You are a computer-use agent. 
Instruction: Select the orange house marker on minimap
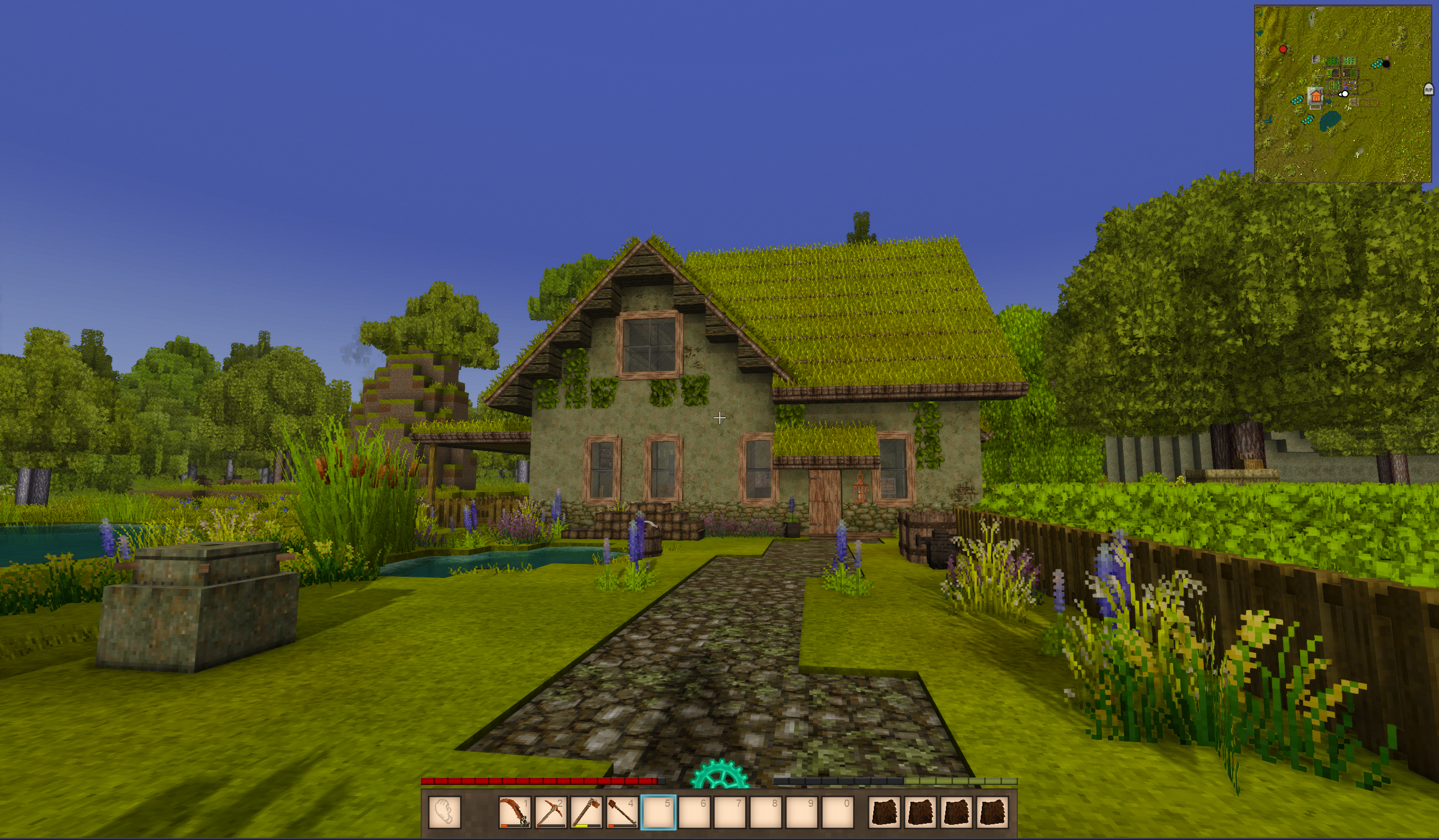point(1316,97)
